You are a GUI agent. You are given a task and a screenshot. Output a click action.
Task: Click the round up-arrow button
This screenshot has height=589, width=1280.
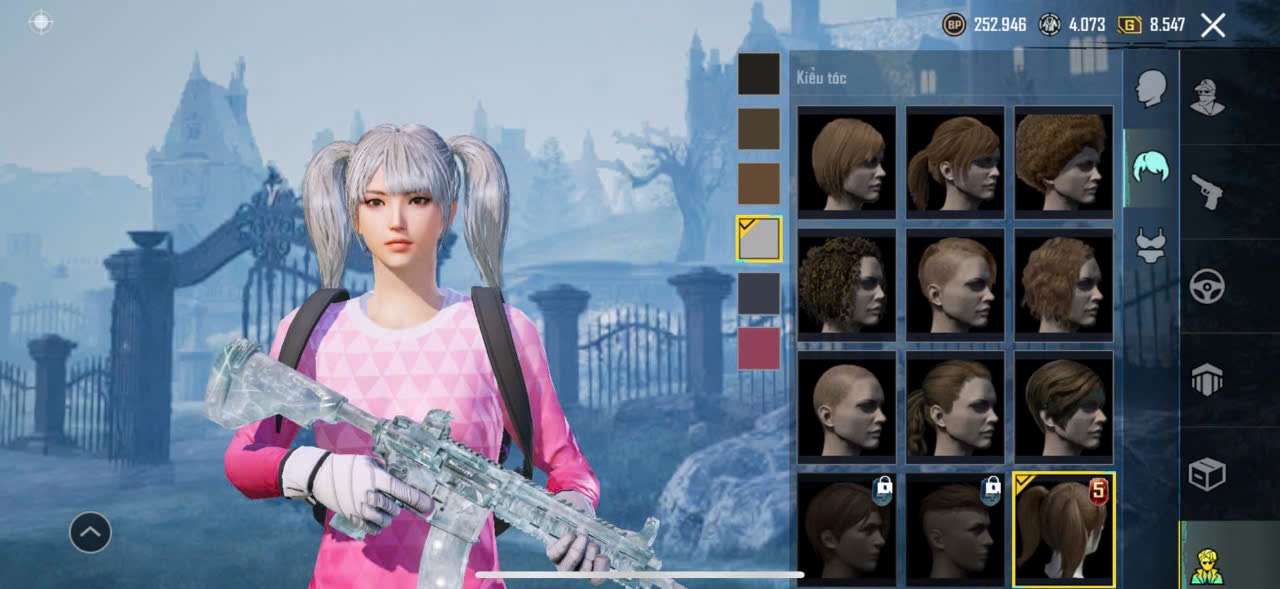point(90,533)
